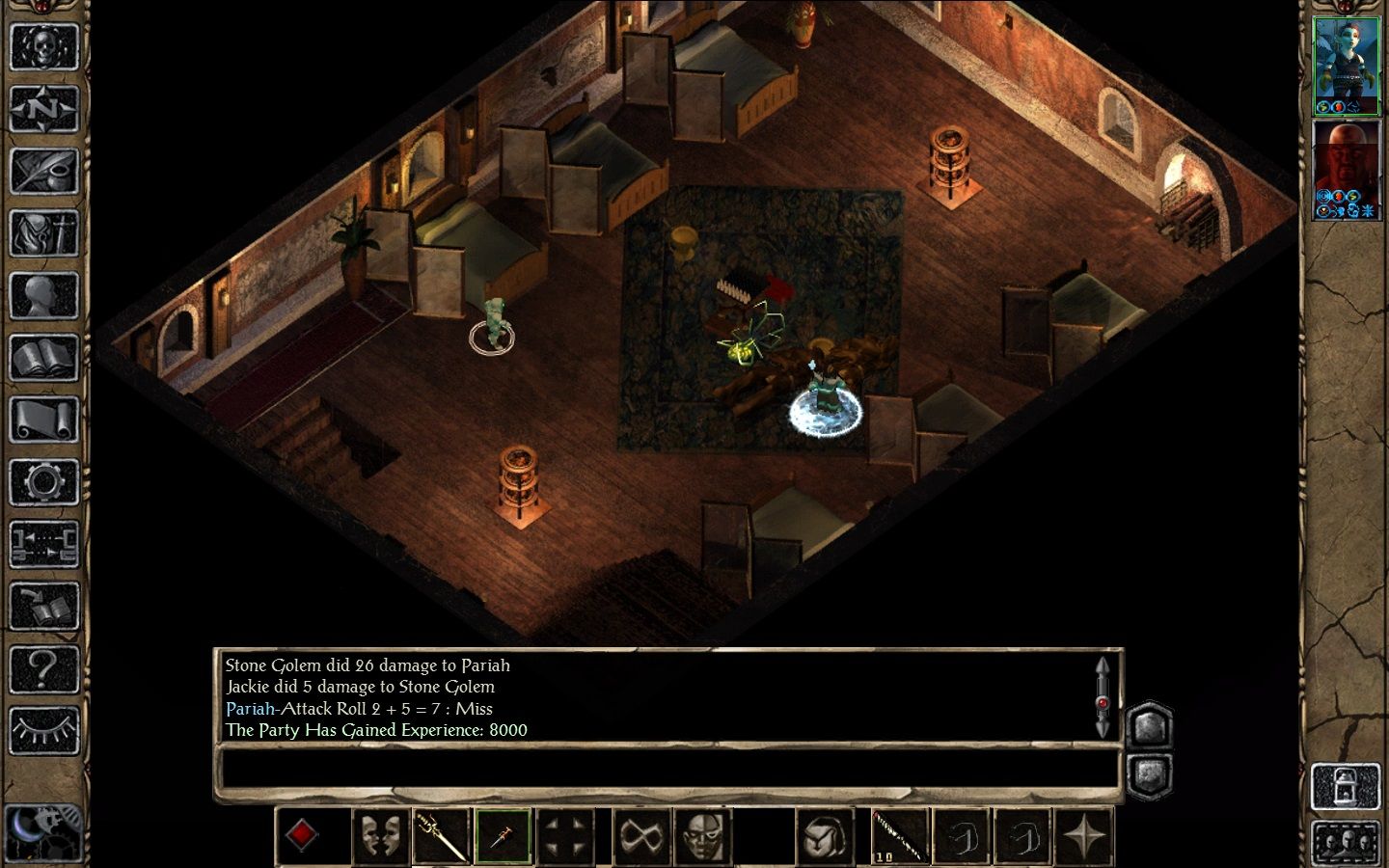The image size is (1389, 868).
Task: Quick save with the book-and-arrow button
Action: (43, 606)
